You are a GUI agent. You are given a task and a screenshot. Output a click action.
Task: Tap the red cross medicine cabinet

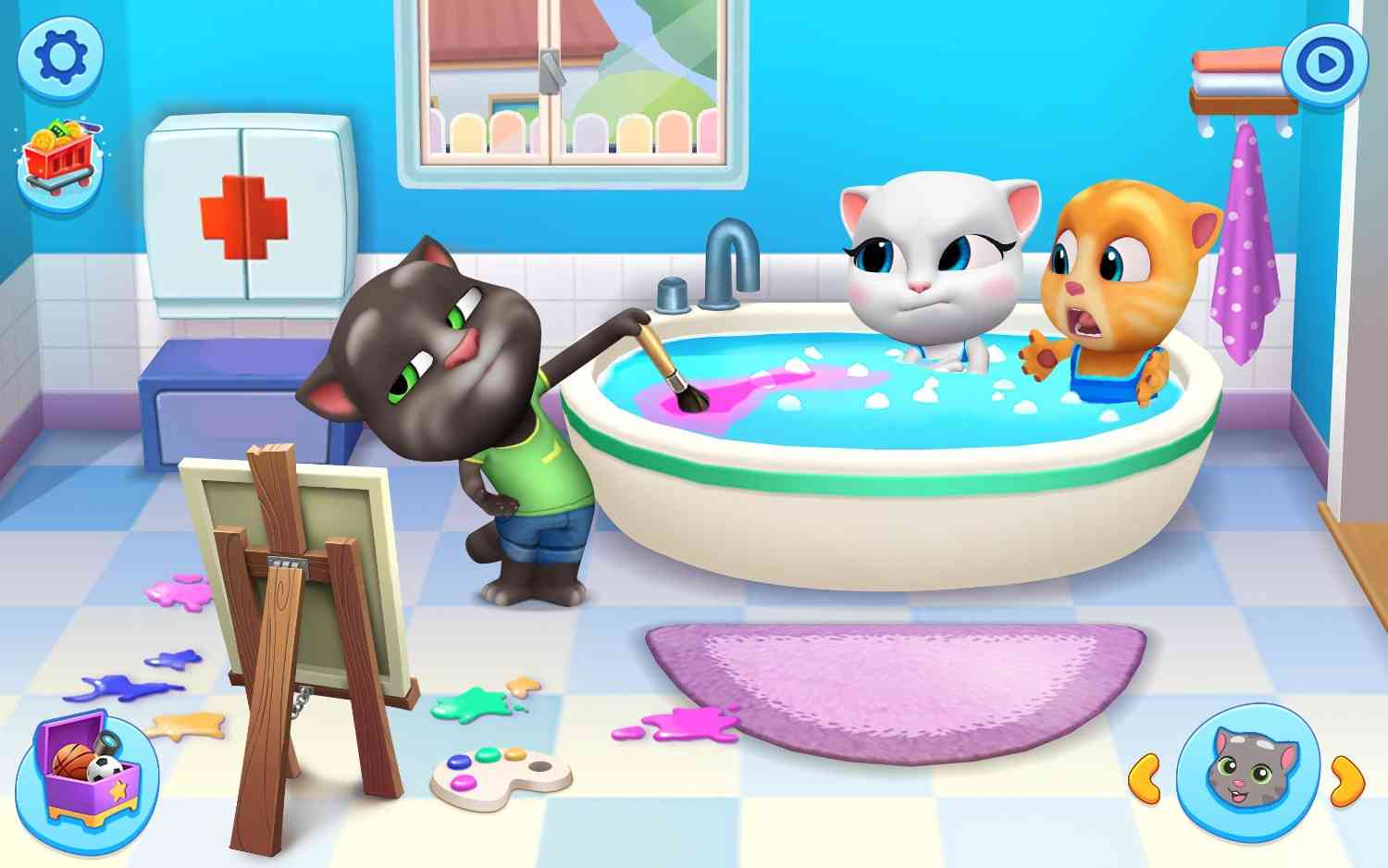point(242,217)
